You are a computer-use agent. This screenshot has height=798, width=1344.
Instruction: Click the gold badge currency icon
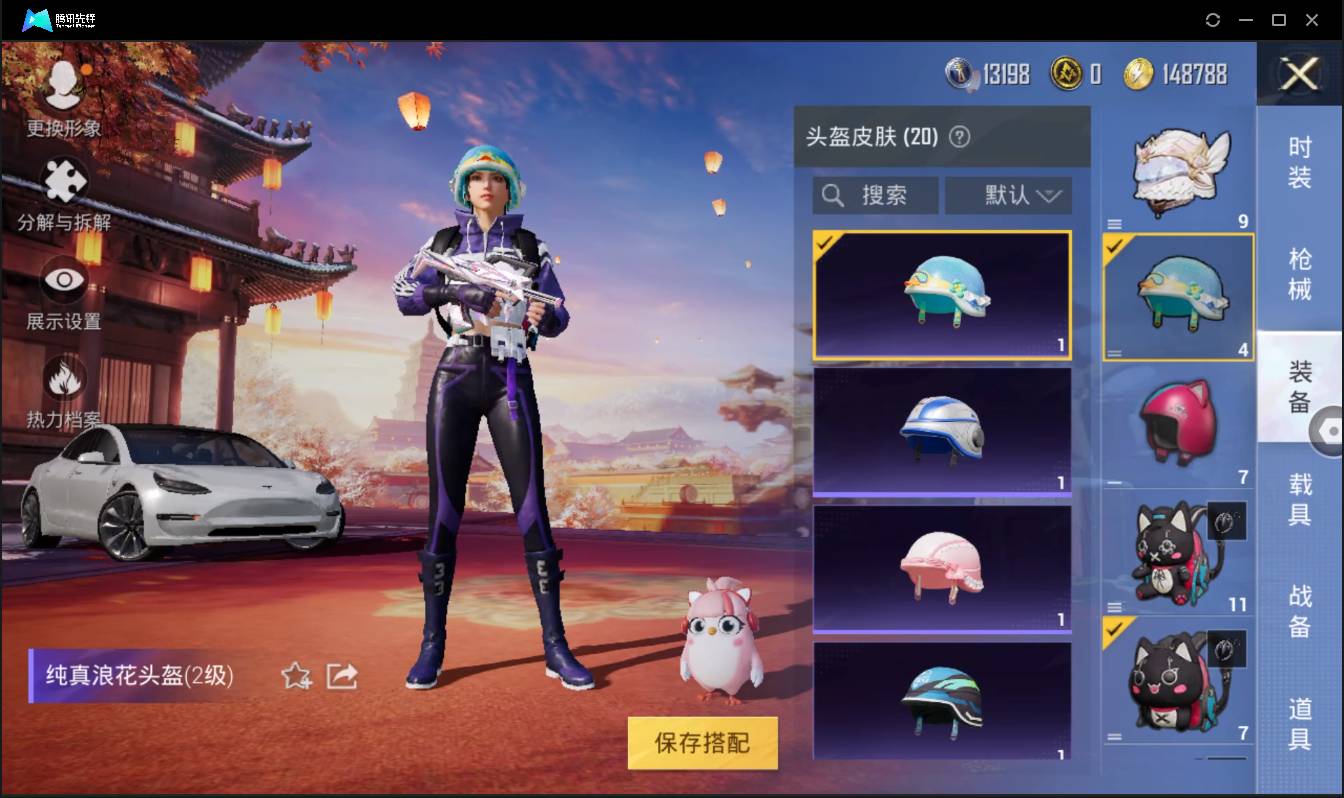1066,73
